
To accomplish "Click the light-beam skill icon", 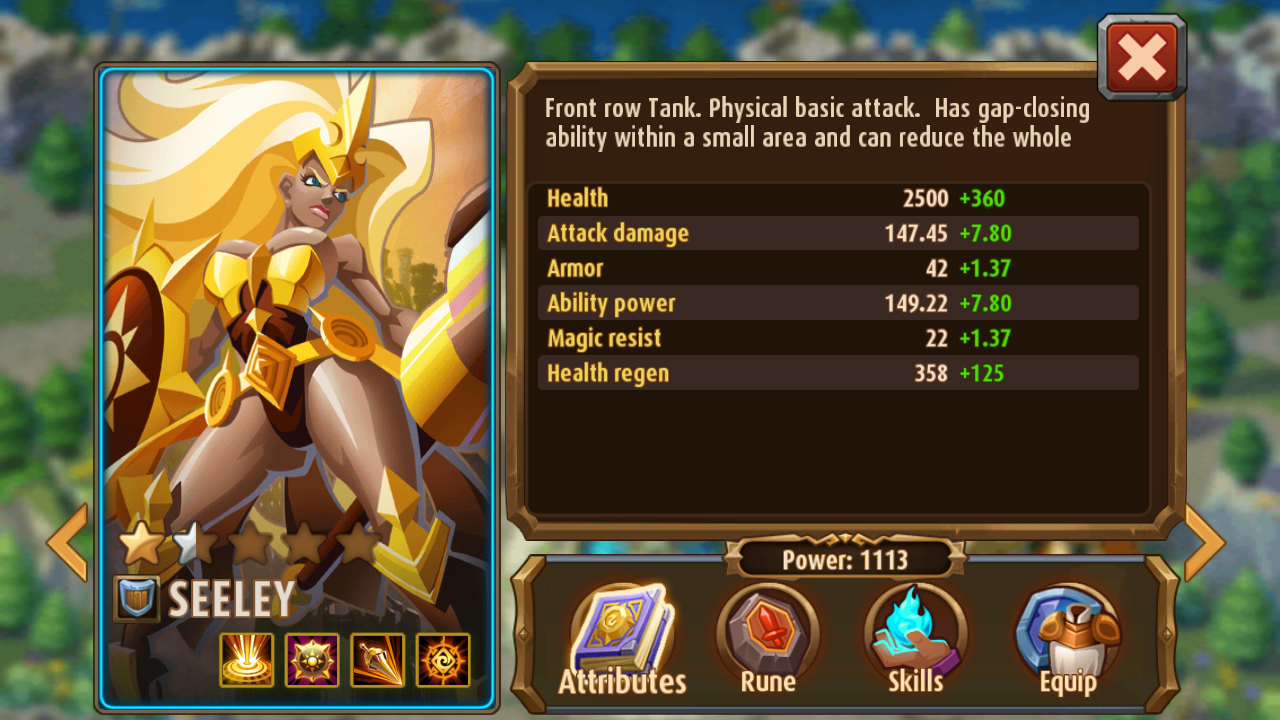I will point(245,660).
